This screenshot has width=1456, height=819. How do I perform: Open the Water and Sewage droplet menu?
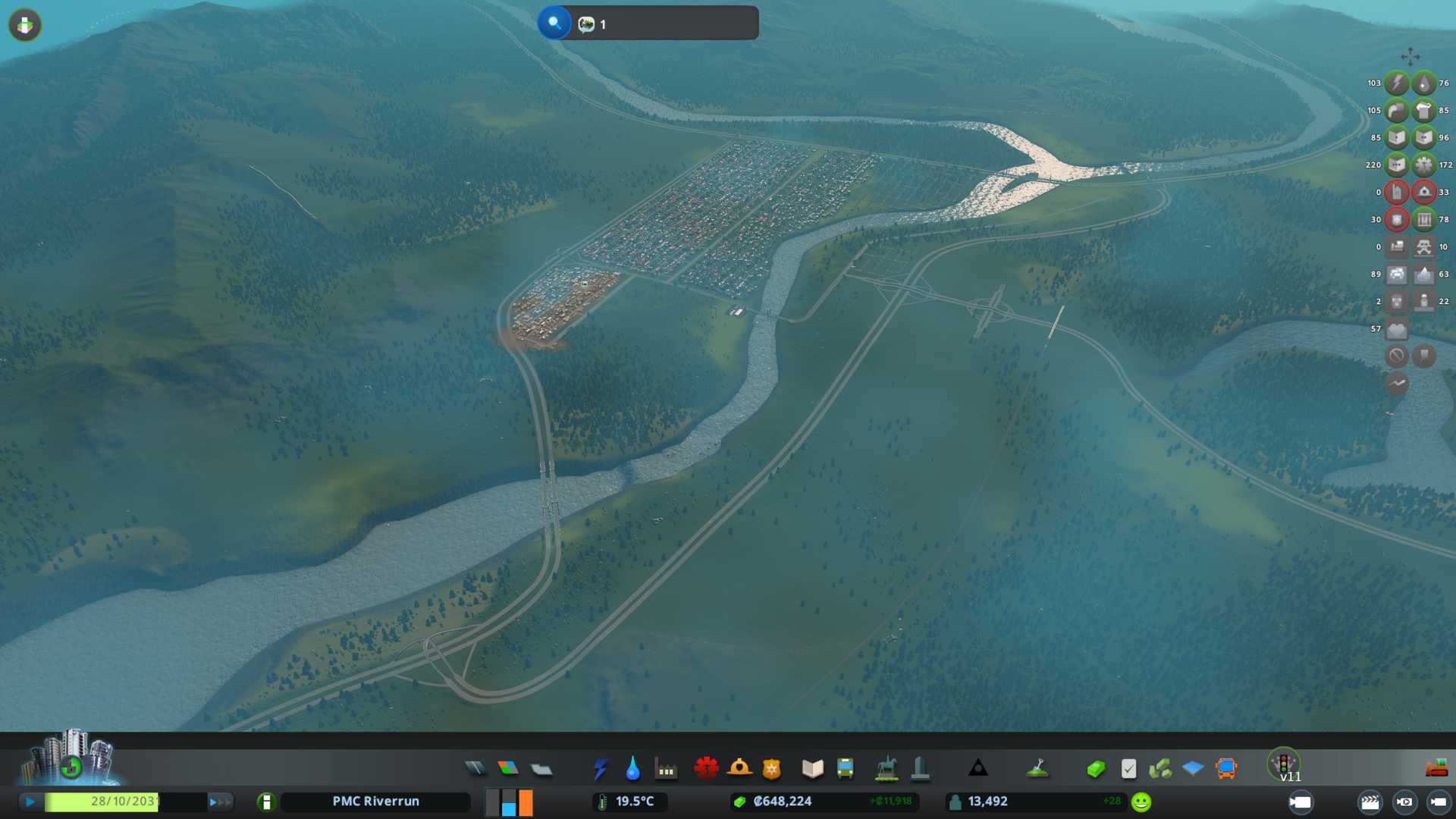coord(632,769)
